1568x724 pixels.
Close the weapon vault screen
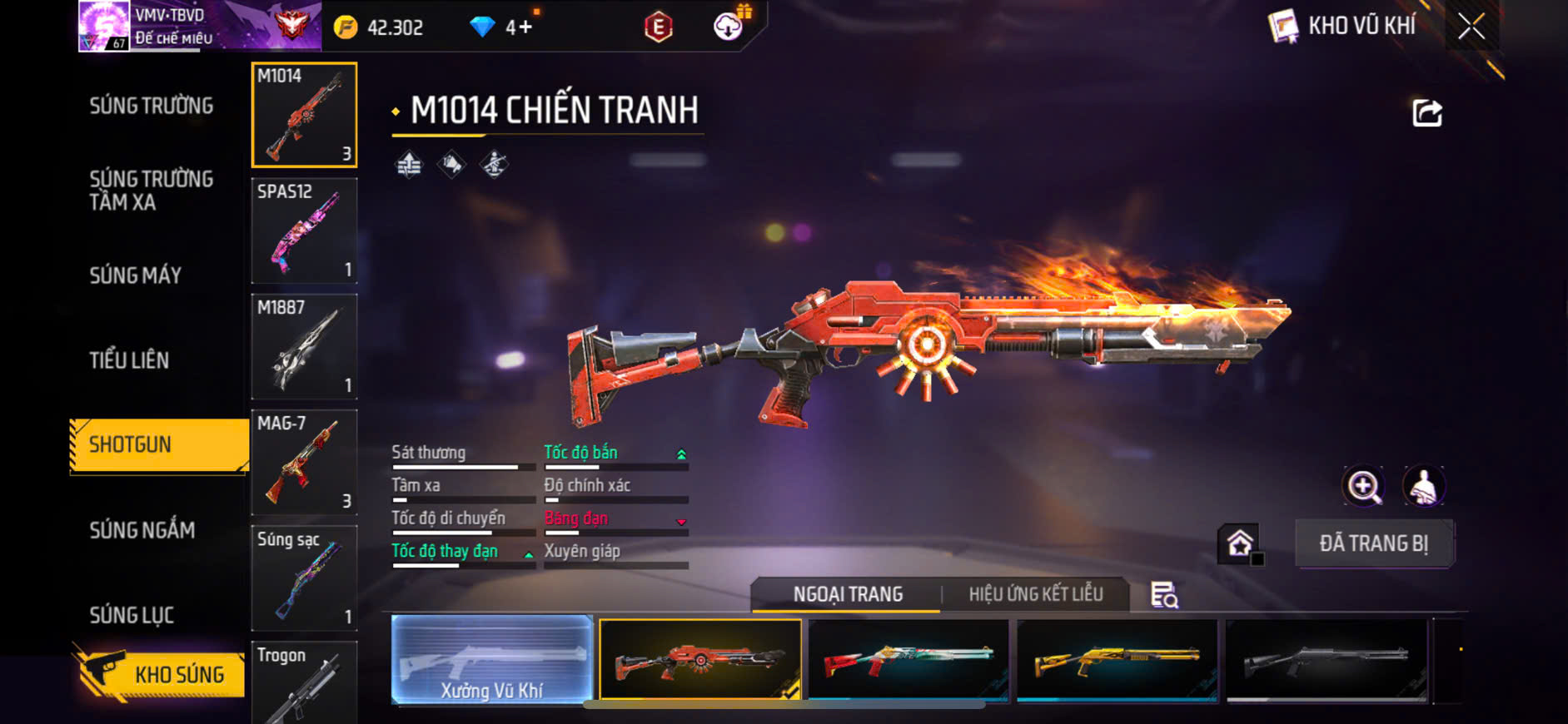pos(1471,27)
